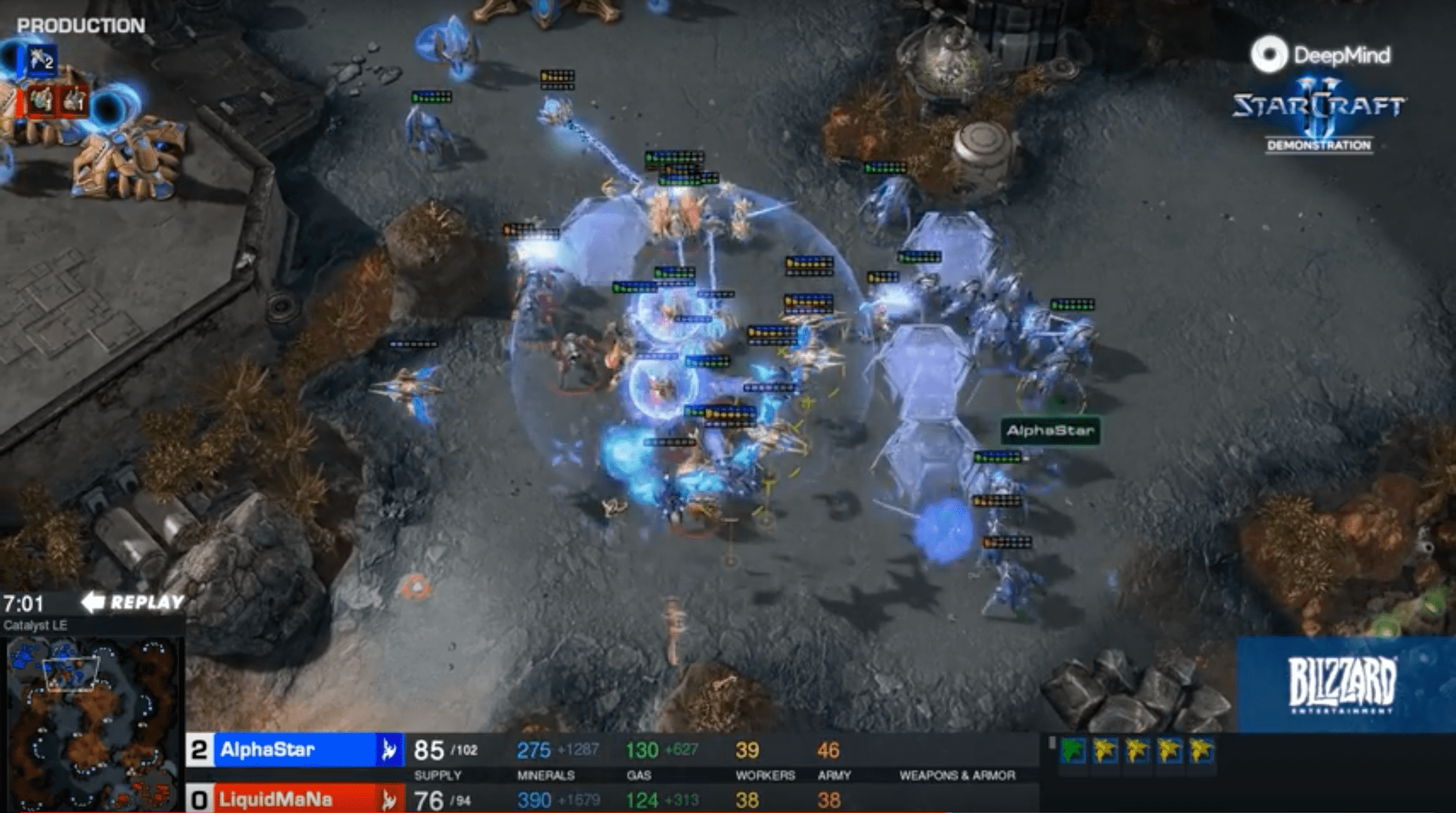
Task: Click the Phoenix icon in the Production panel
Action: click(x=40, y=60)
